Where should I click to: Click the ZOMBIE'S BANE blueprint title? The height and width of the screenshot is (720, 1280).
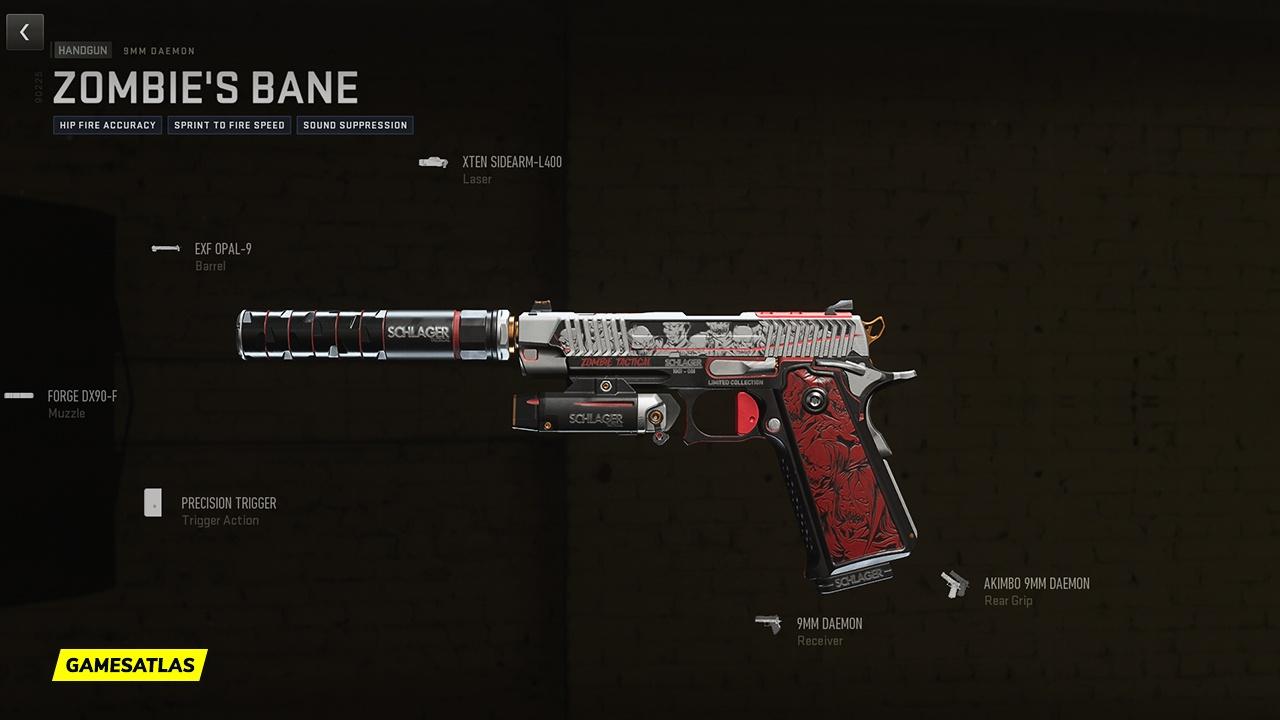coord(205,88)
